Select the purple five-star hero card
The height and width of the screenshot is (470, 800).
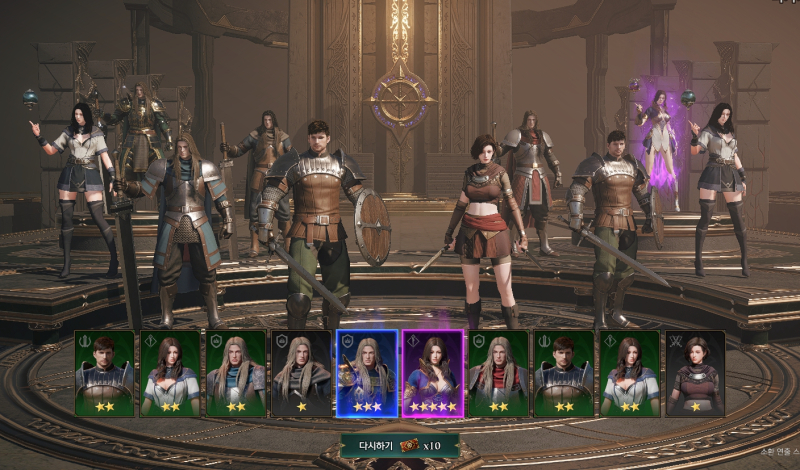coord(432,373)
